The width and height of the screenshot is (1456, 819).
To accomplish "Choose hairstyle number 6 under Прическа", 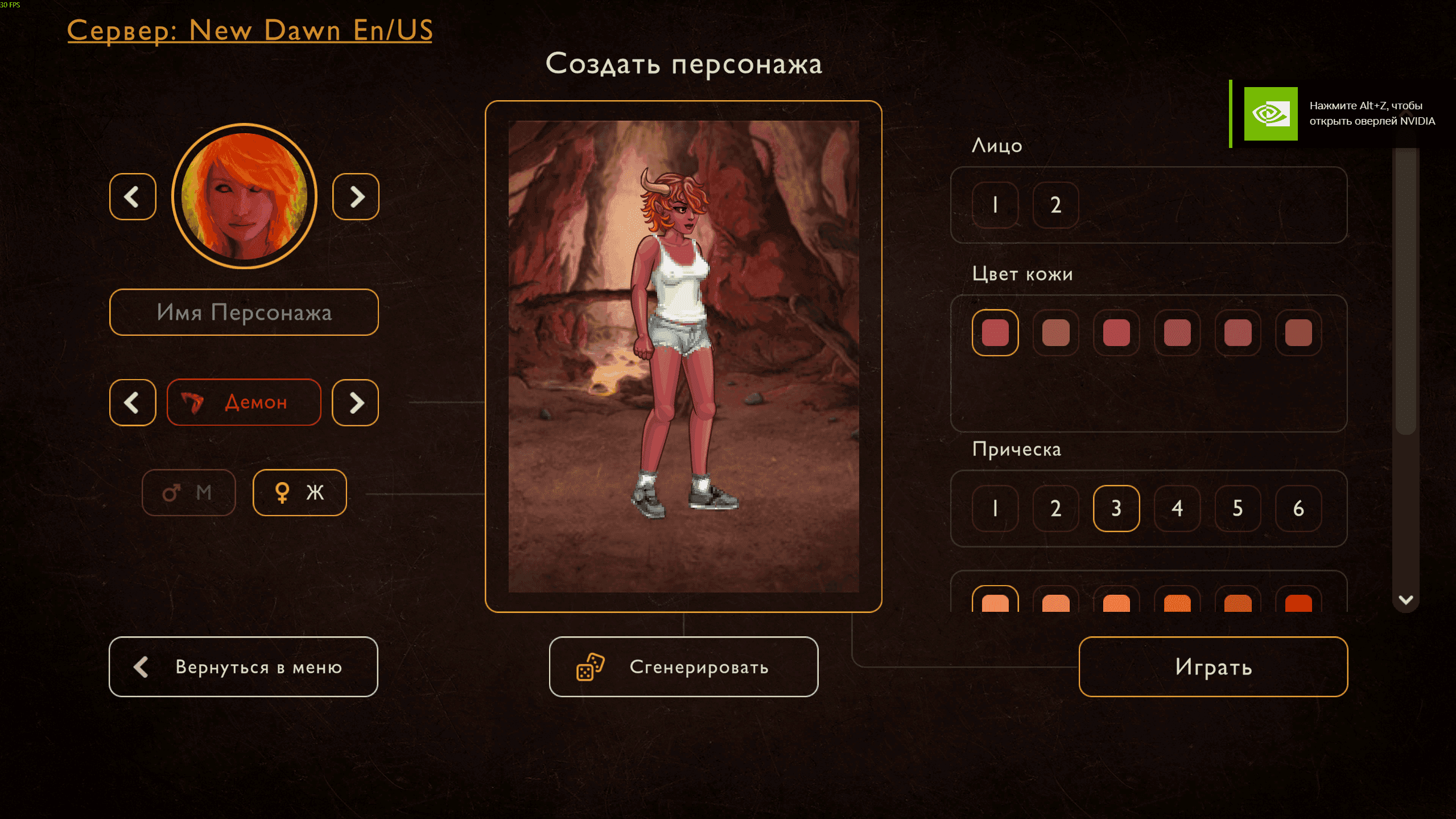I will (1298, 508).
